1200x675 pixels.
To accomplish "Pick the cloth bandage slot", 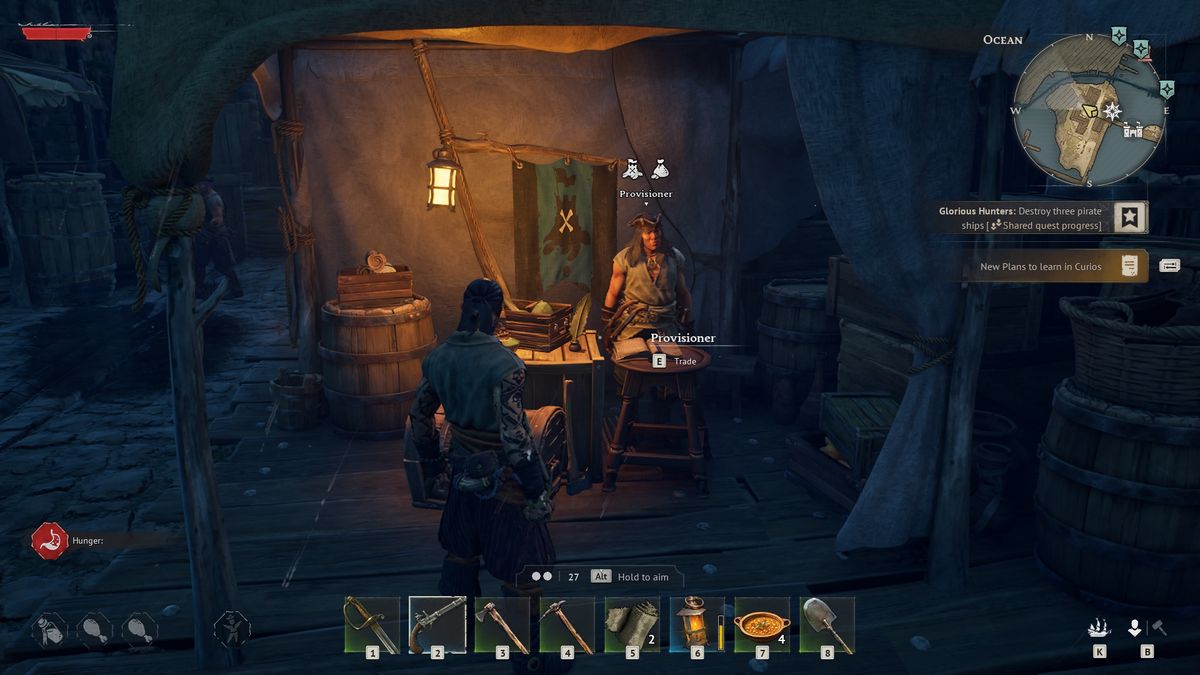I will point(632,625).
